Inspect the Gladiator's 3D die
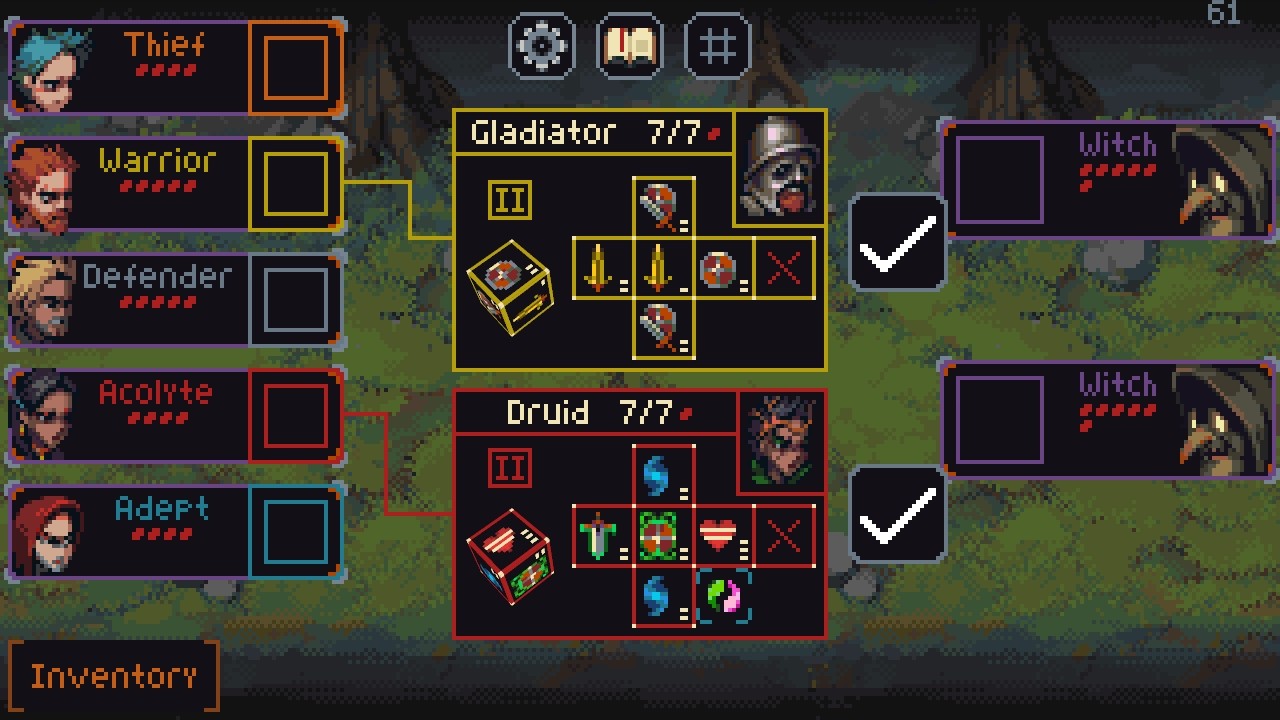The image size is (1280, 720). point(509,288)
